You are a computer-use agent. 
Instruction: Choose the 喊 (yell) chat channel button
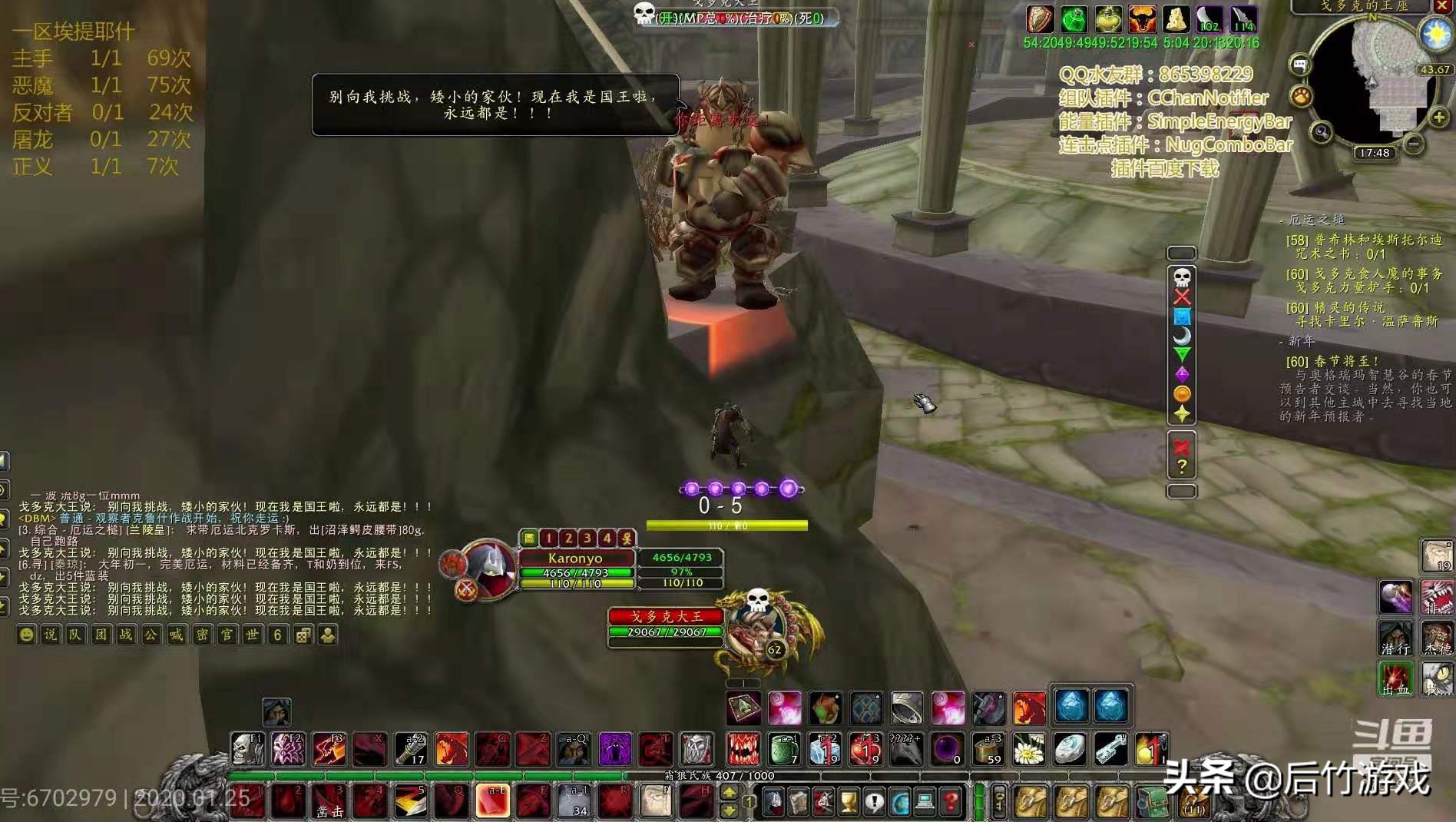177,635
